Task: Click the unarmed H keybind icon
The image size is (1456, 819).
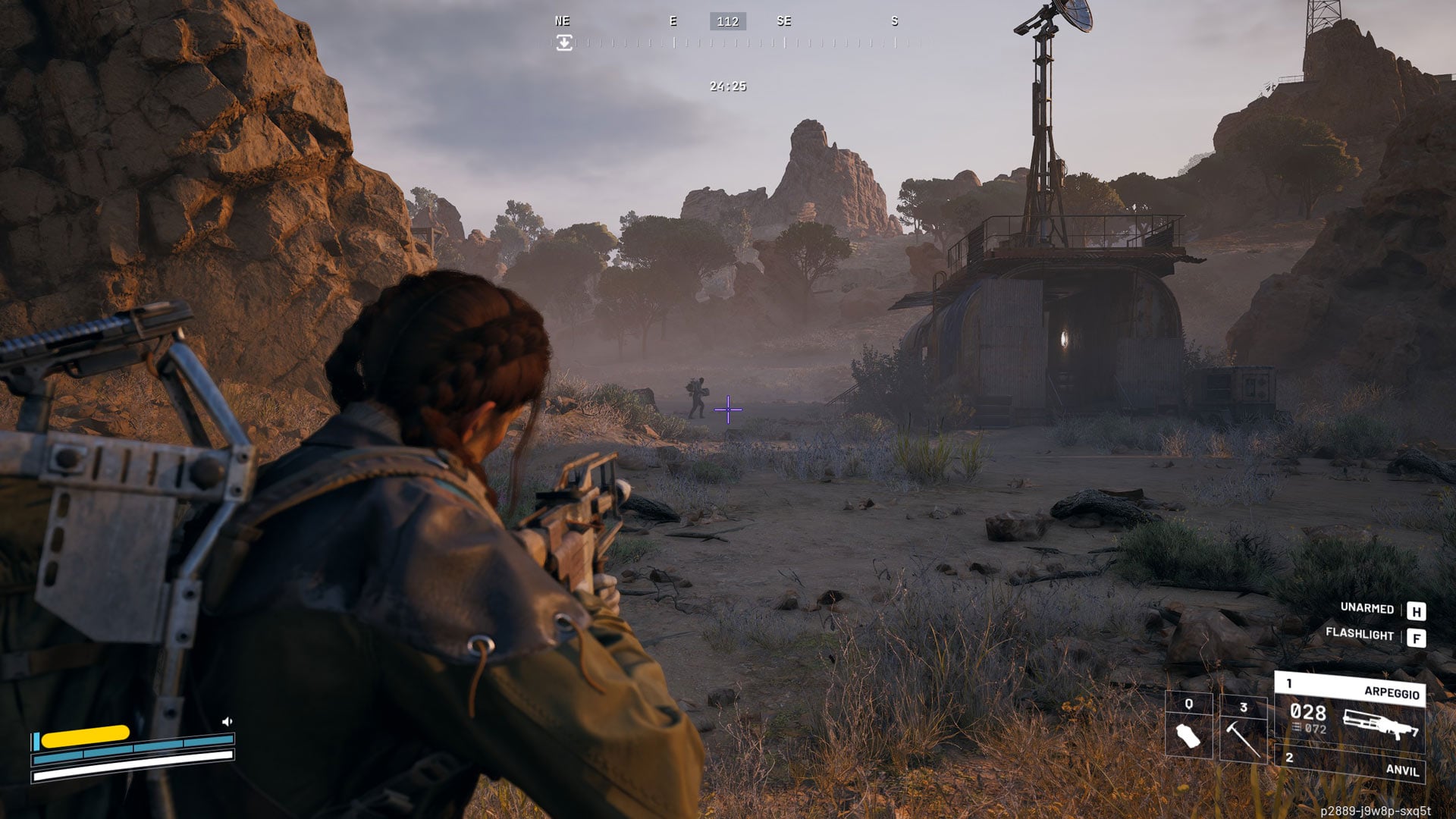Action: coord(1417,609)
